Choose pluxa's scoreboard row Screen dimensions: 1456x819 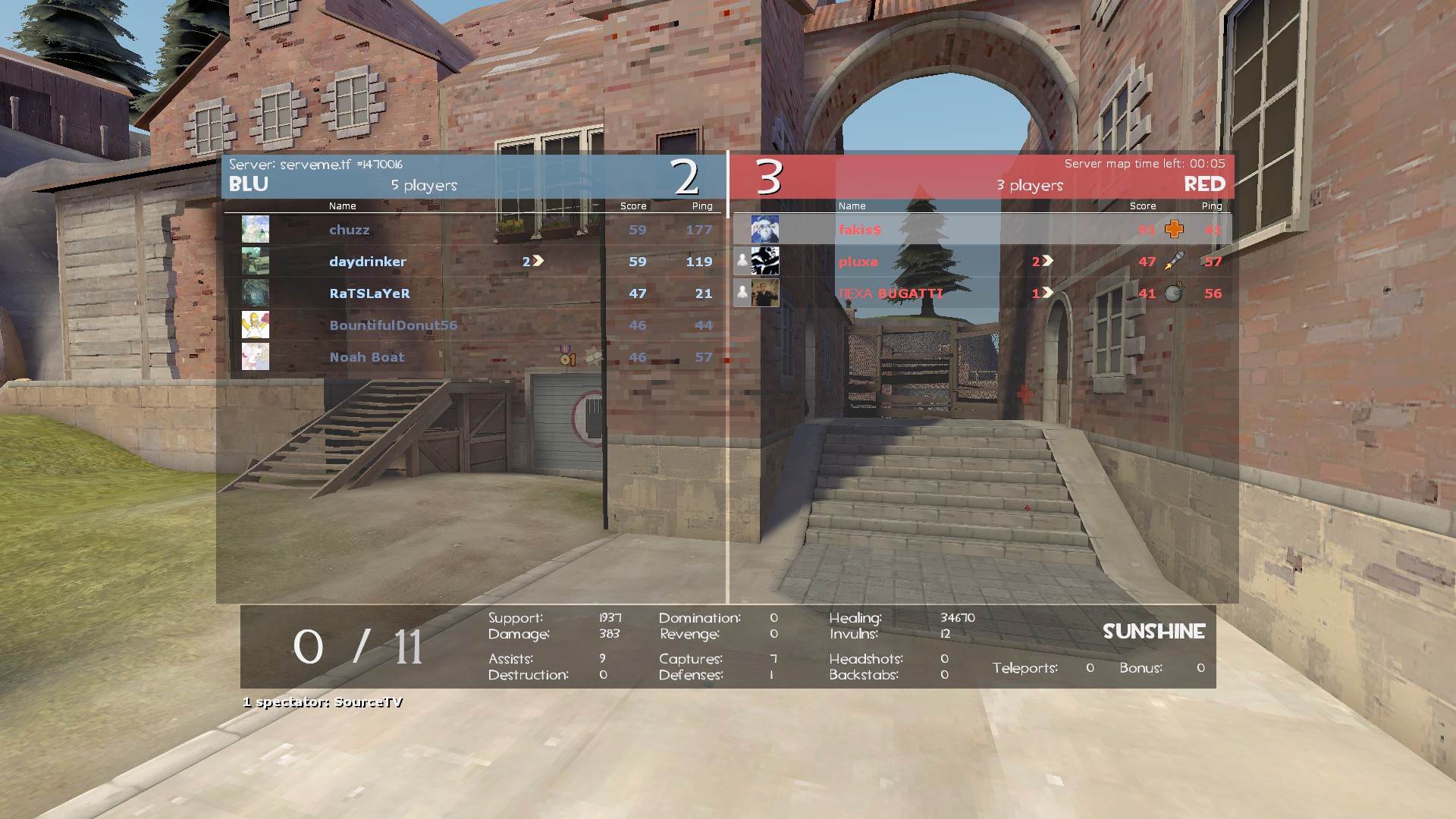click(x=858, y=262)
